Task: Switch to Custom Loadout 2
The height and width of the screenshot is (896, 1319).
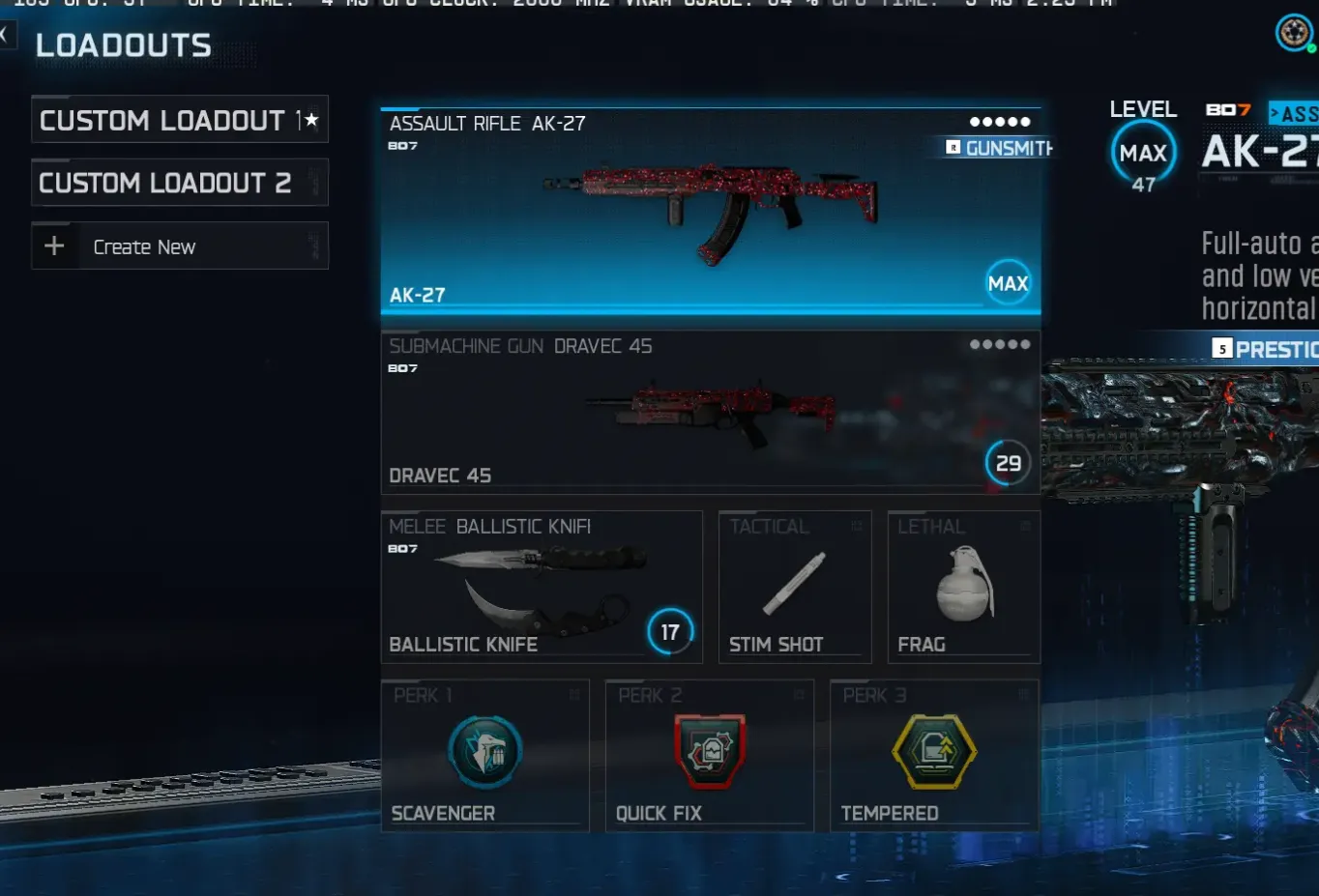Action: coord(179,183)
